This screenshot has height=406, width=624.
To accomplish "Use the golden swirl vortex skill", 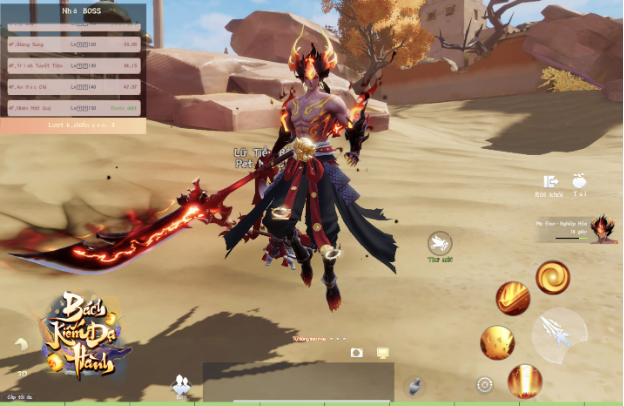I will pos(552,277).
